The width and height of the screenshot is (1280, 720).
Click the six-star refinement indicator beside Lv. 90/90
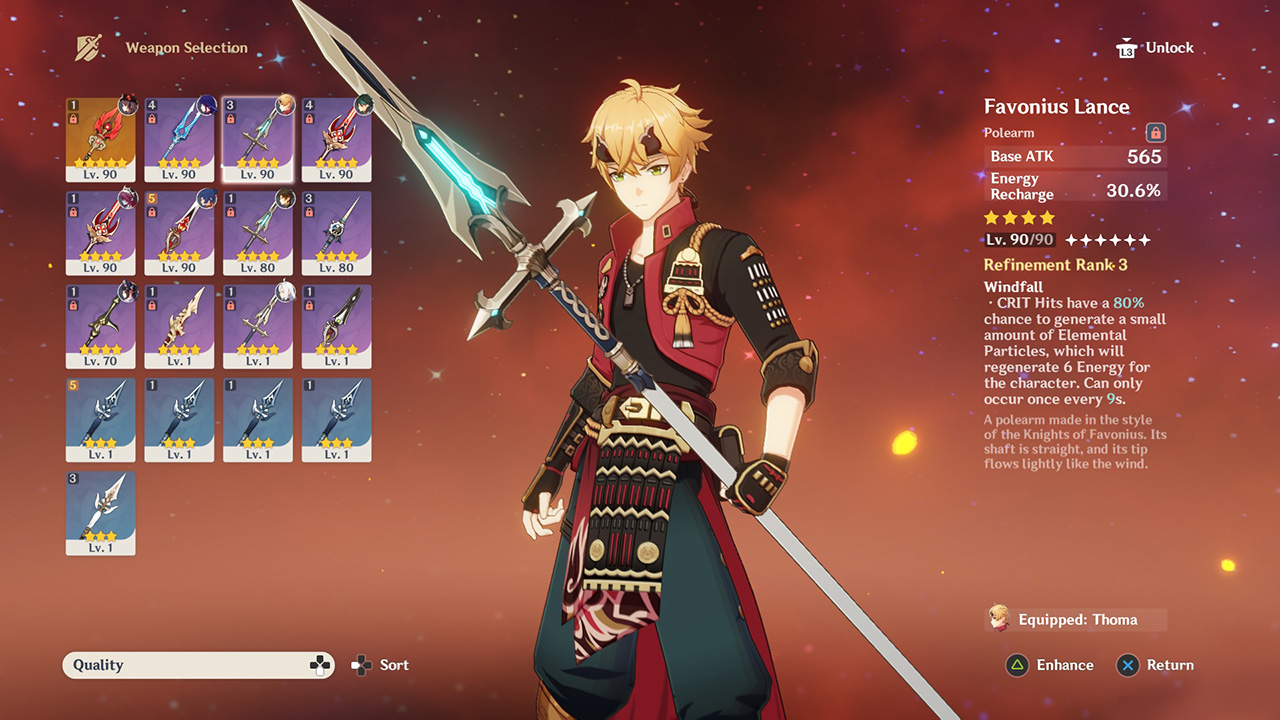coord(1105,239)
